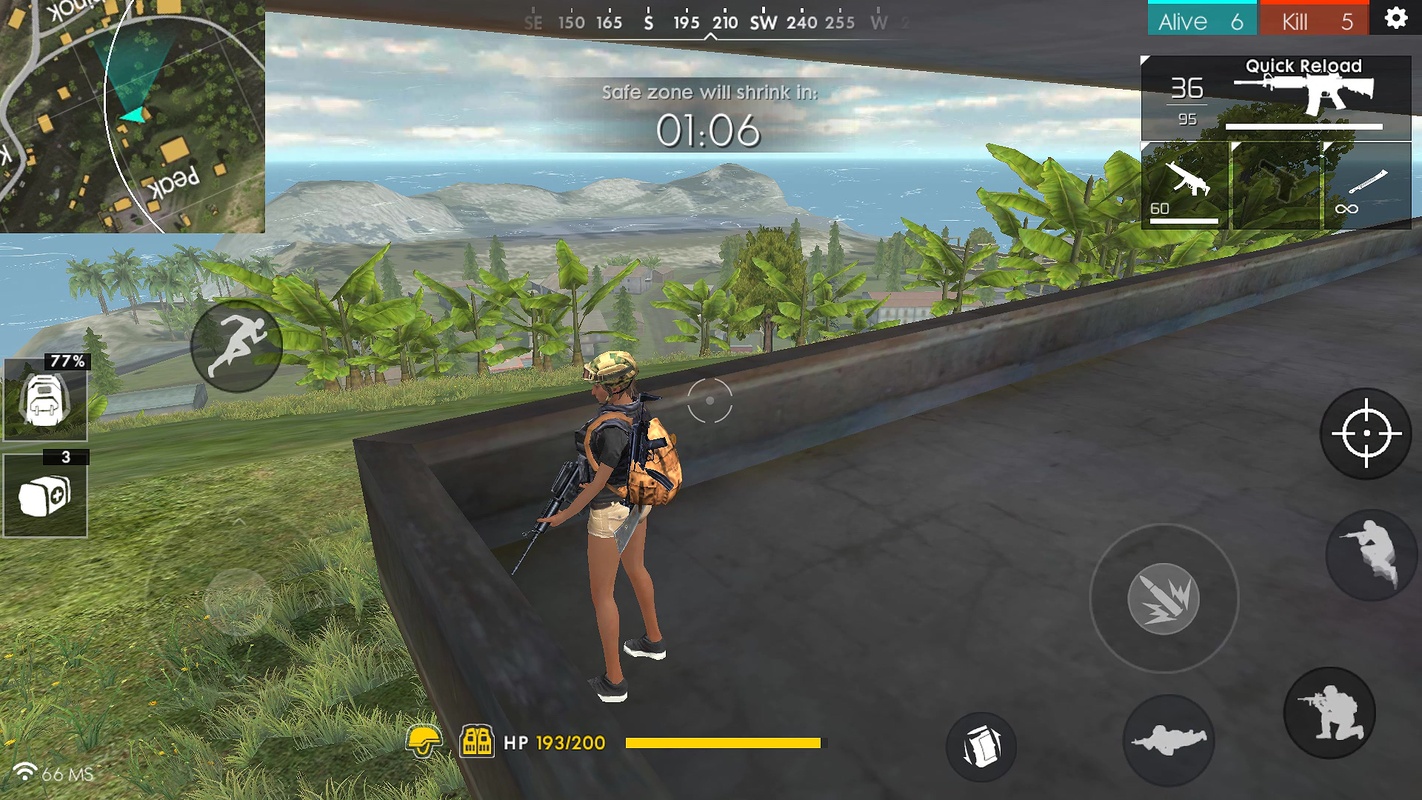The image size is (1422, 800).
Task: Tap the reload magazine button
Action: [x=981, y=747]
